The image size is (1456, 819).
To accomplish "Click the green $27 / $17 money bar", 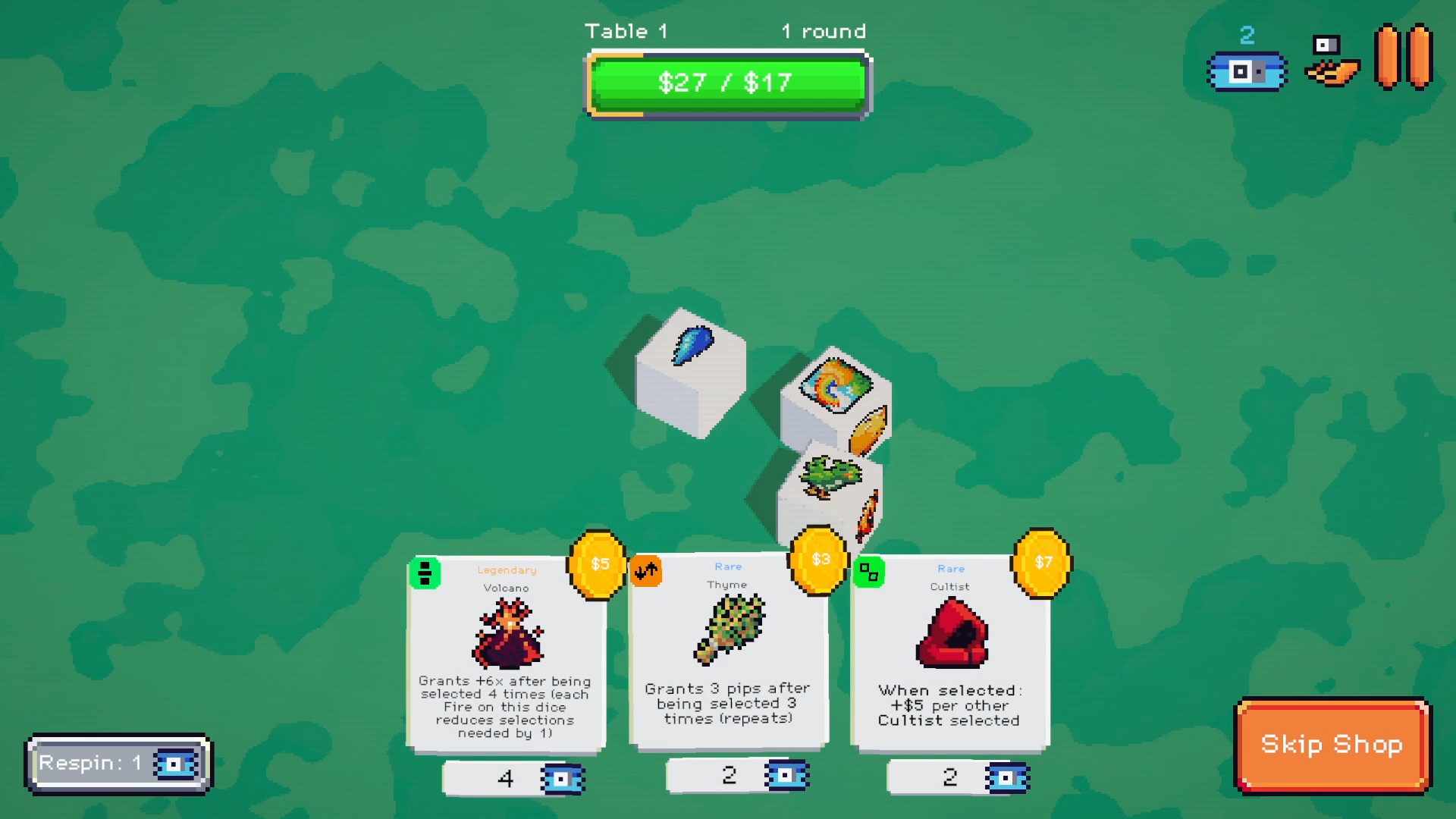I will 726,83.
